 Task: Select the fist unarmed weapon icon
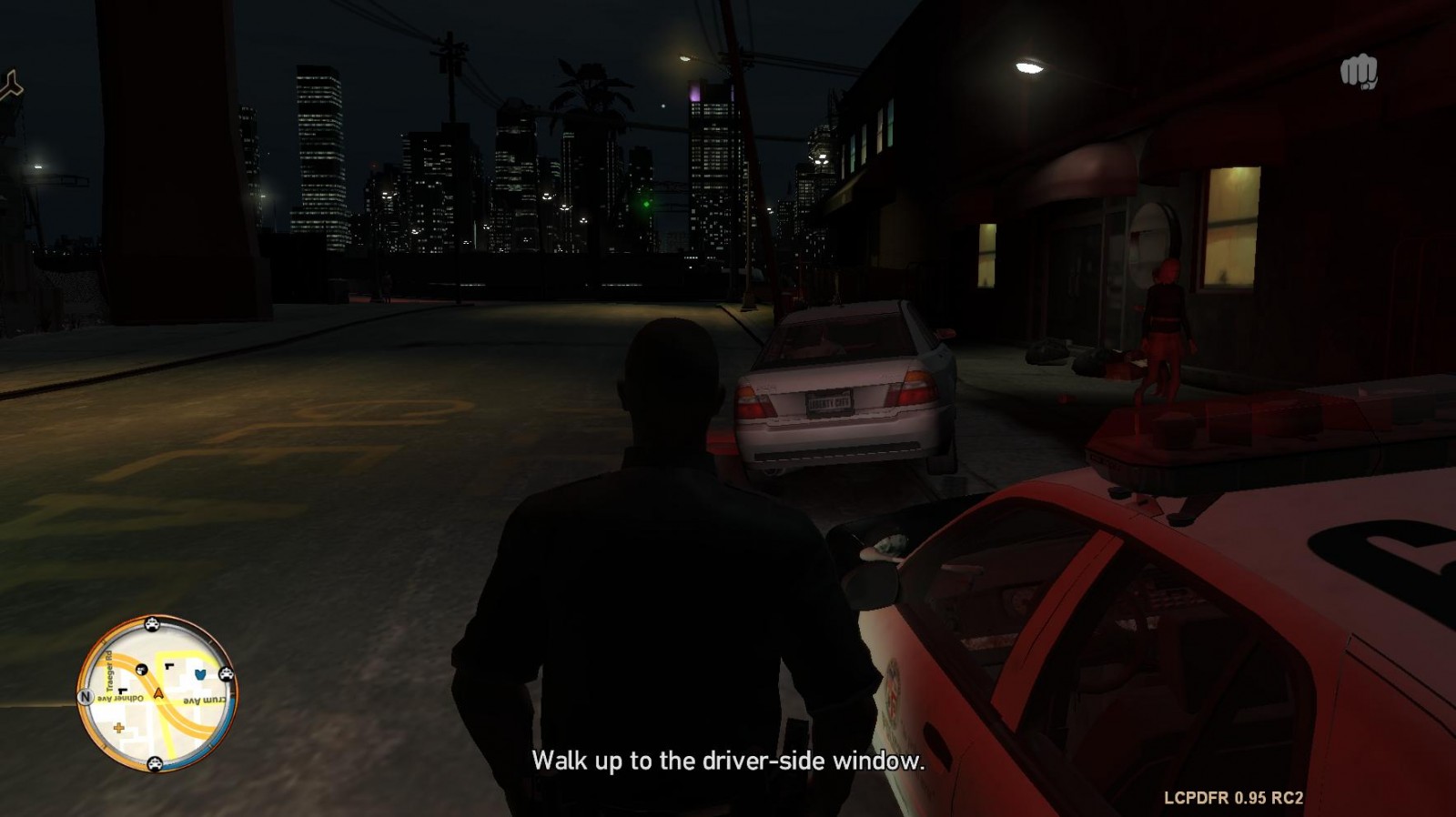click(x=1359, y=72)
